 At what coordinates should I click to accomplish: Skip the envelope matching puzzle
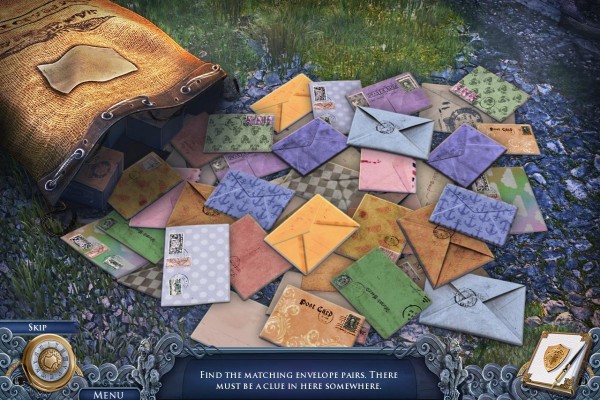click(39, 328)
